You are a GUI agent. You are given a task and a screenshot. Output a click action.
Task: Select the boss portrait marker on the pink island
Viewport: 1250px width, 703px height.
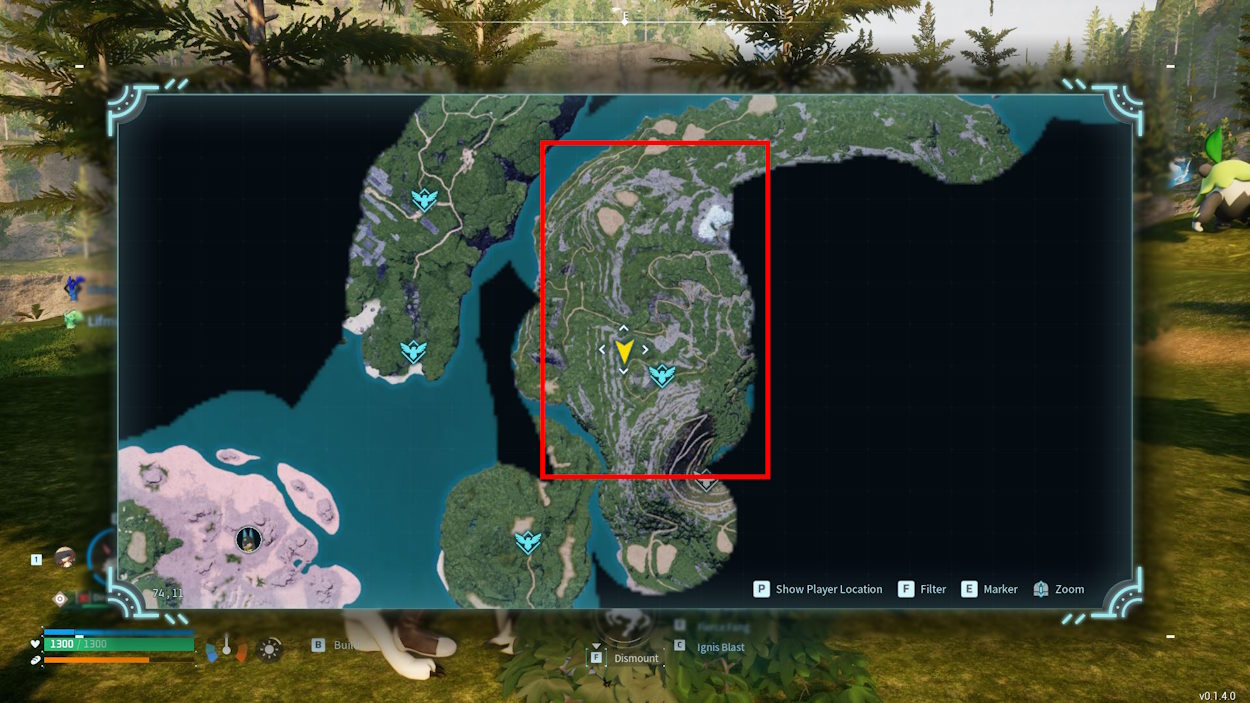click(247, 541)
